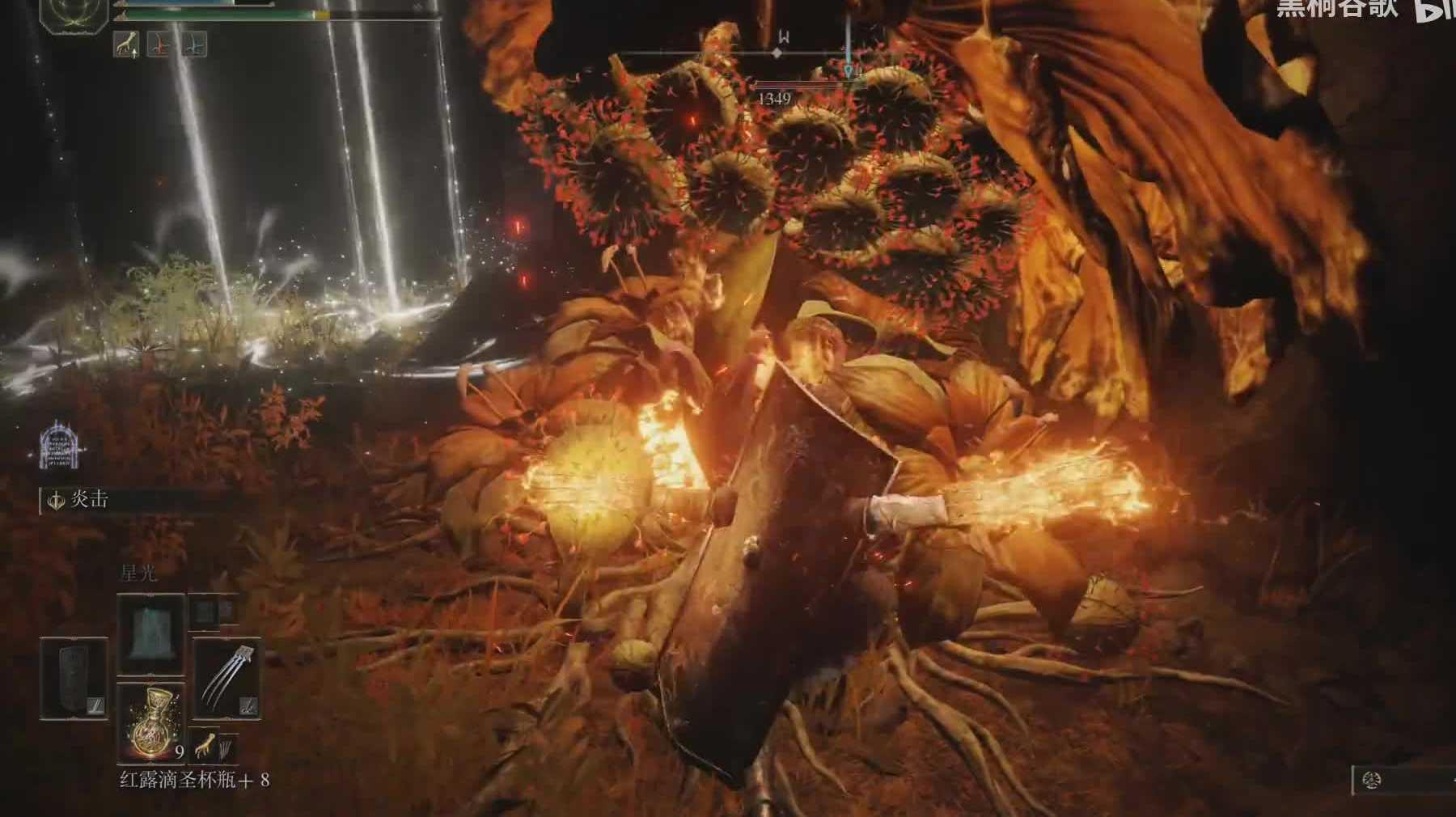Click the round emblem in the corner panel
Image resolution: width=1456 pixels, height=817 pixels.
tap(1370, 781)
